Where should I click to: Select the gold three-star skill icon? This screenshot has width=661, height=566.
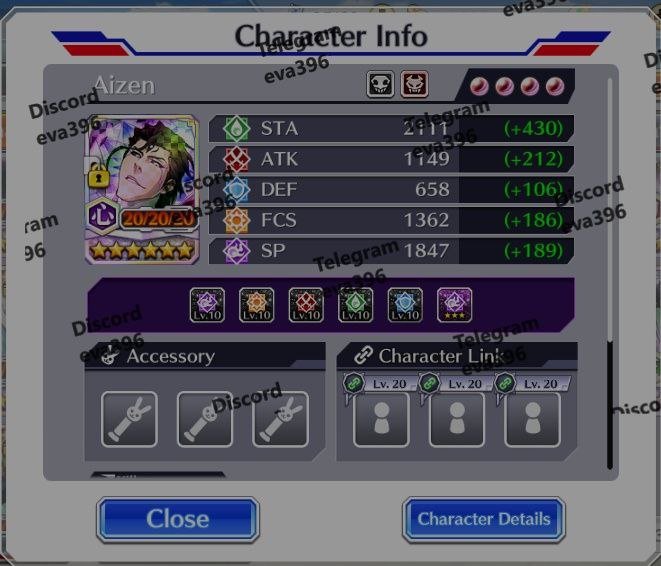(455, 305)
